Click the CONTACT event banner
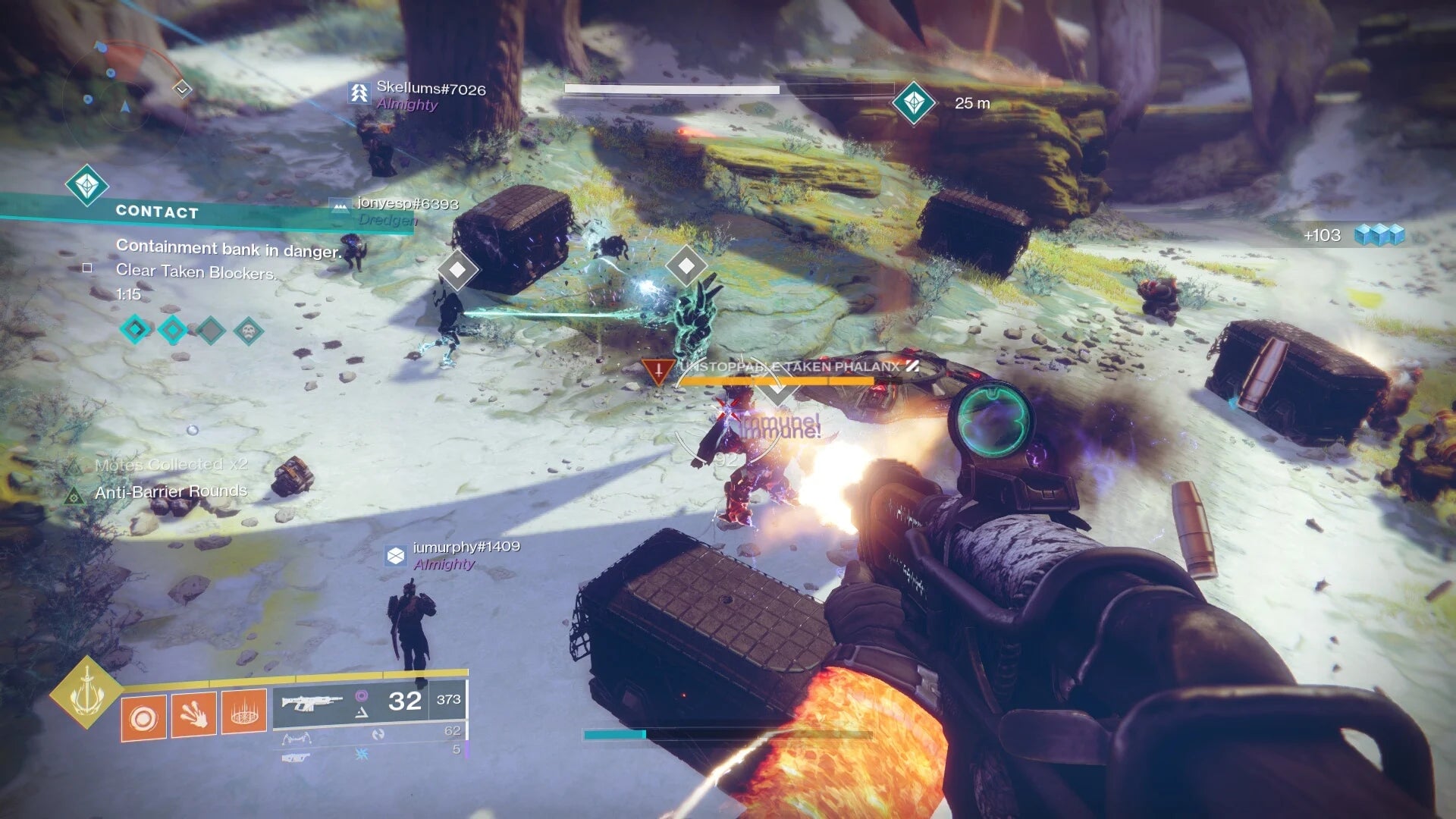The image size is (1456, 819). pos(157,212)
